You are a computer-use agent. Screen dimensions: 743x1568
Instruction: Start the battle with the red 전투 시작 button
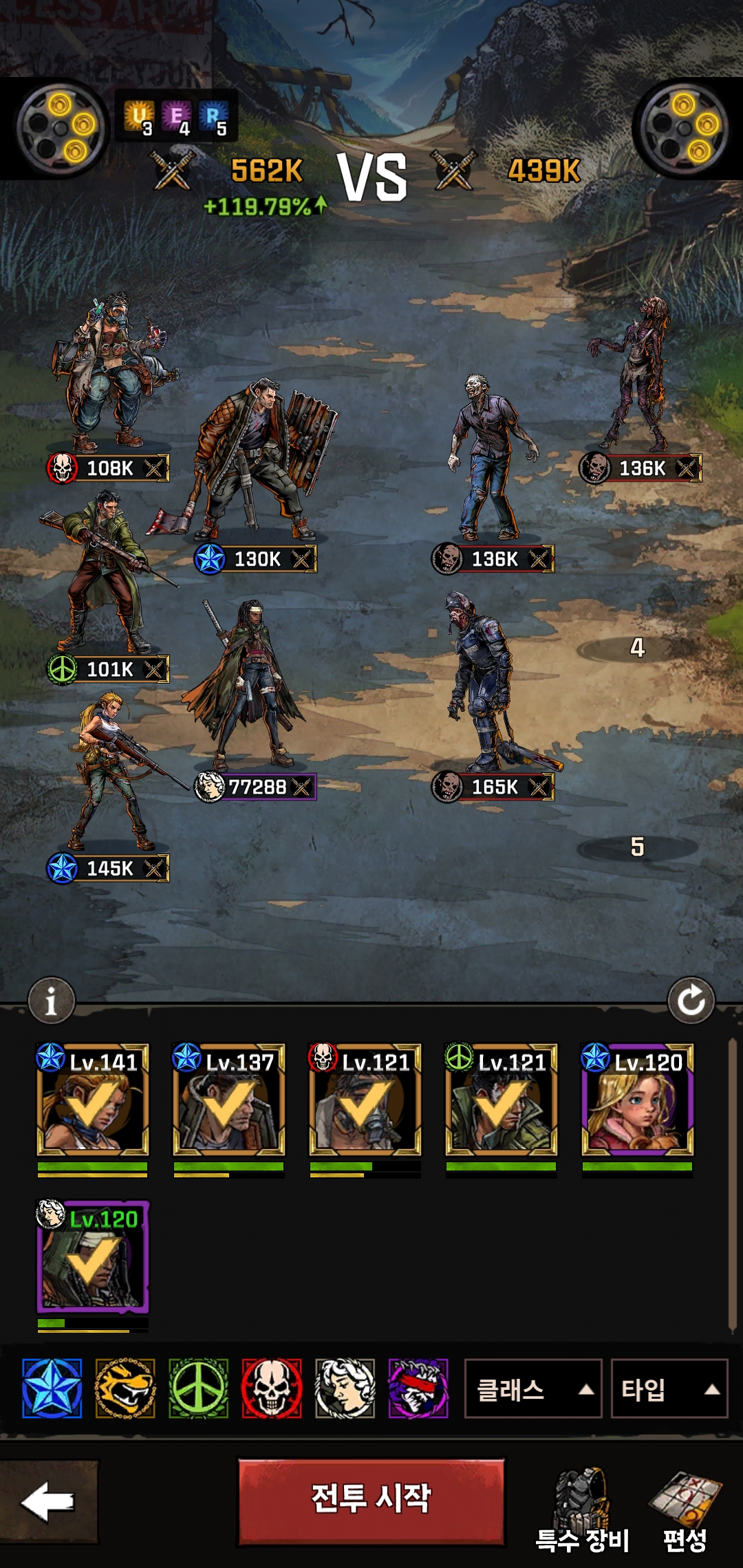371,1501
